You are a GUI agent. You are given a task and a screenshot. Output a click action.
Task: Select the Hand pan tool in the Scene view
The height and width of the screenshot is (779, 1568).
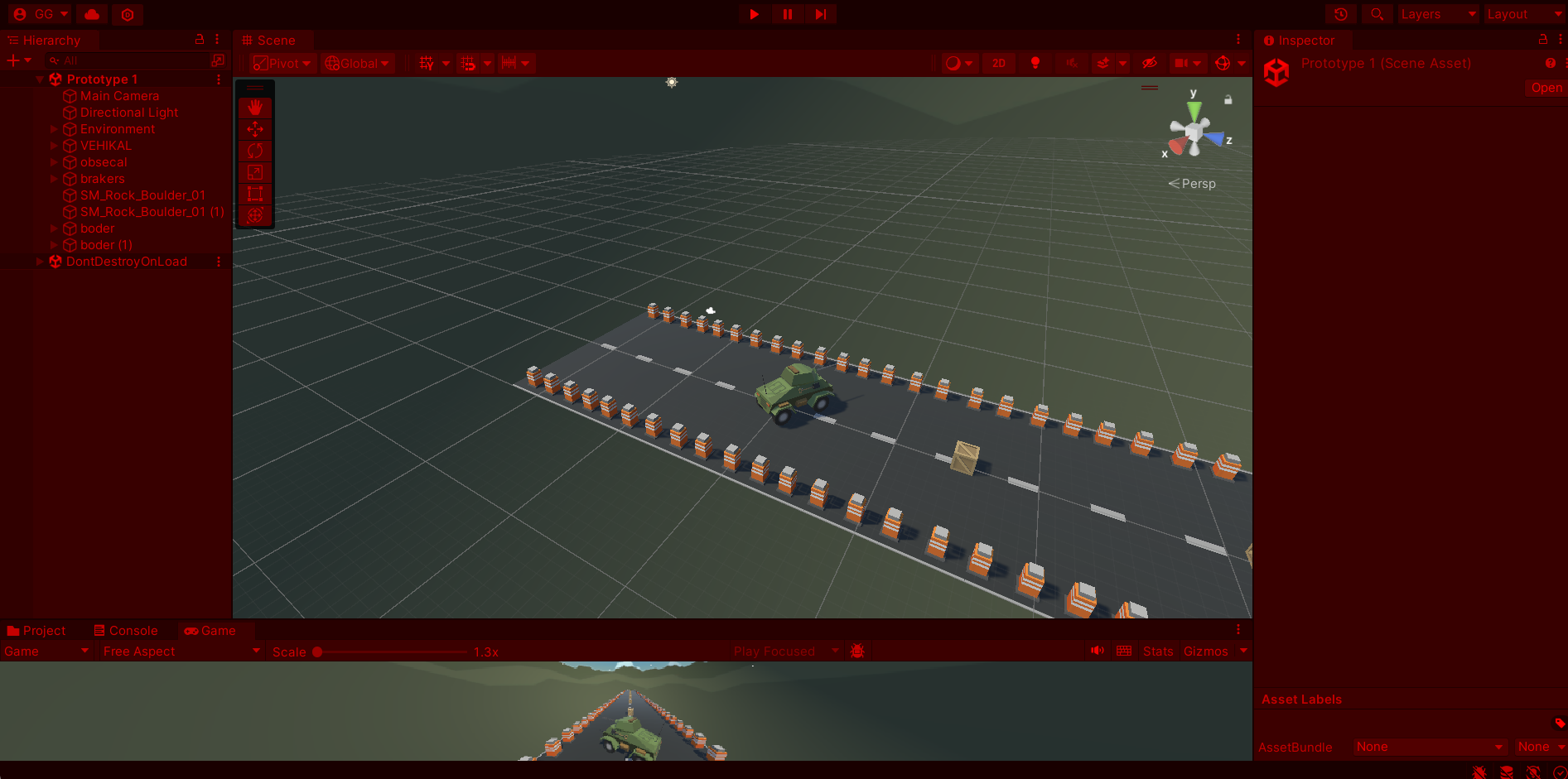254,106
